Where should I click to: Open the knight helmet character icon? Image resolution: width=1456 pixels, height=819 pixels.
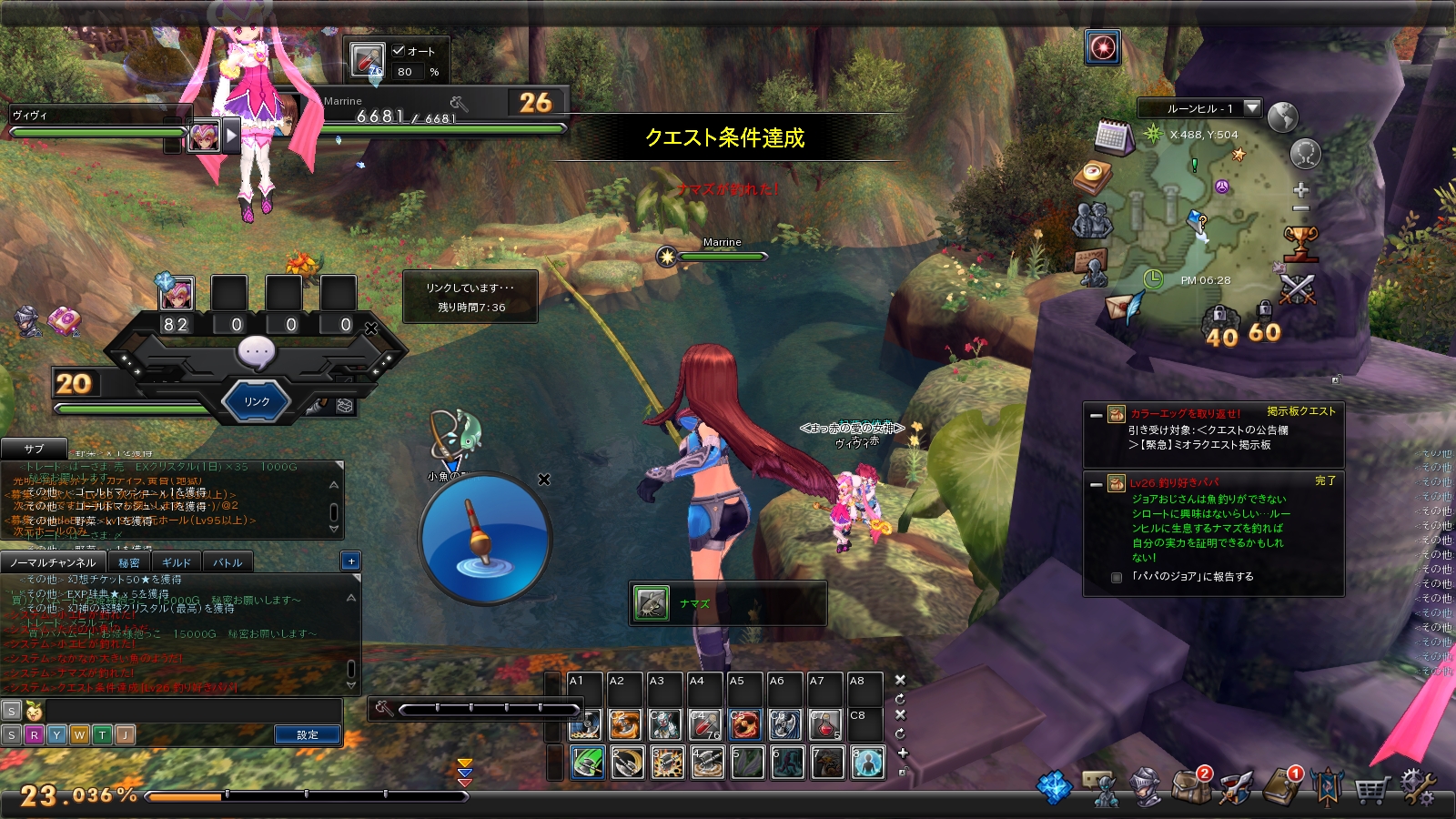1145,788
